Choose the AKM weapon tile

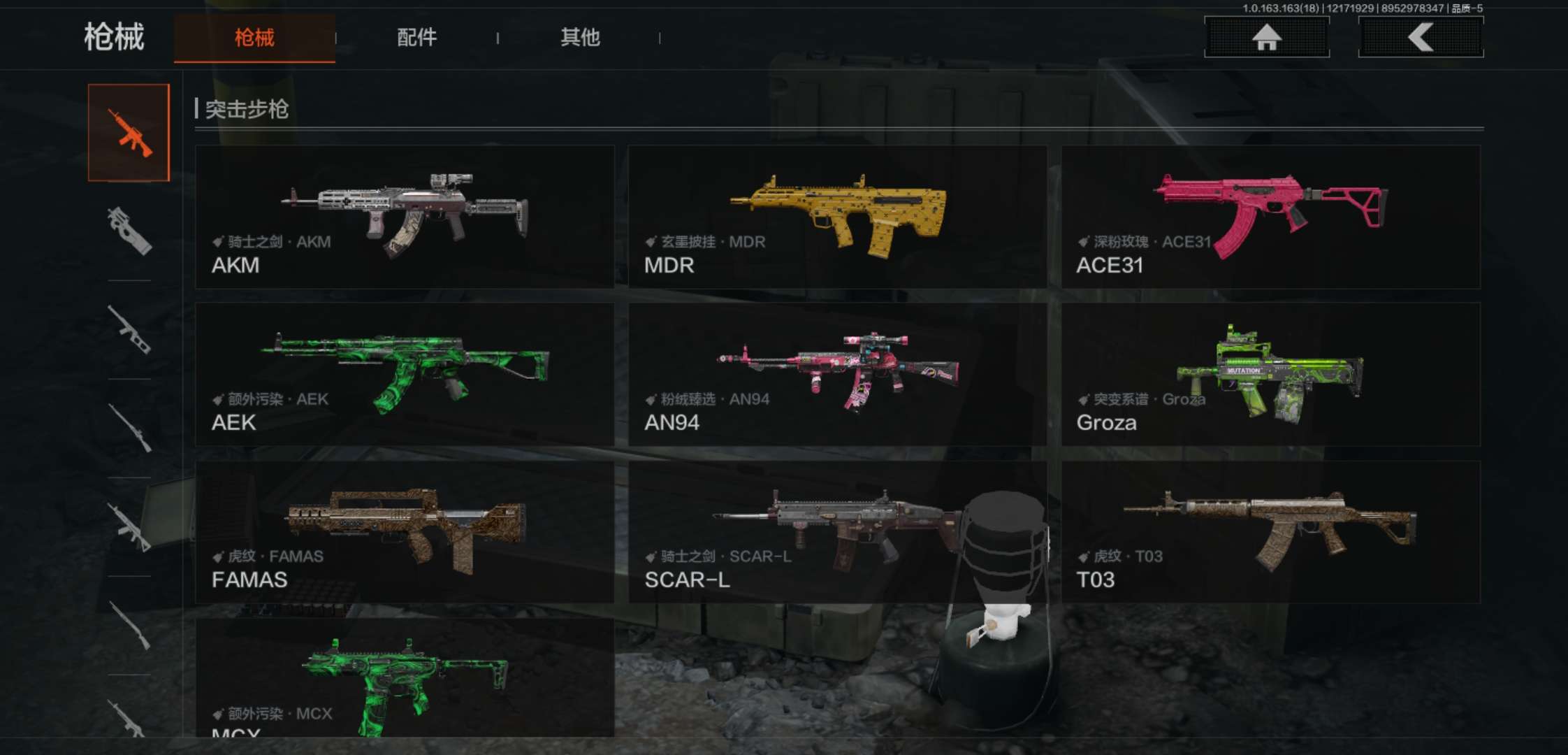pyautogui.click(x=405, y=217)
